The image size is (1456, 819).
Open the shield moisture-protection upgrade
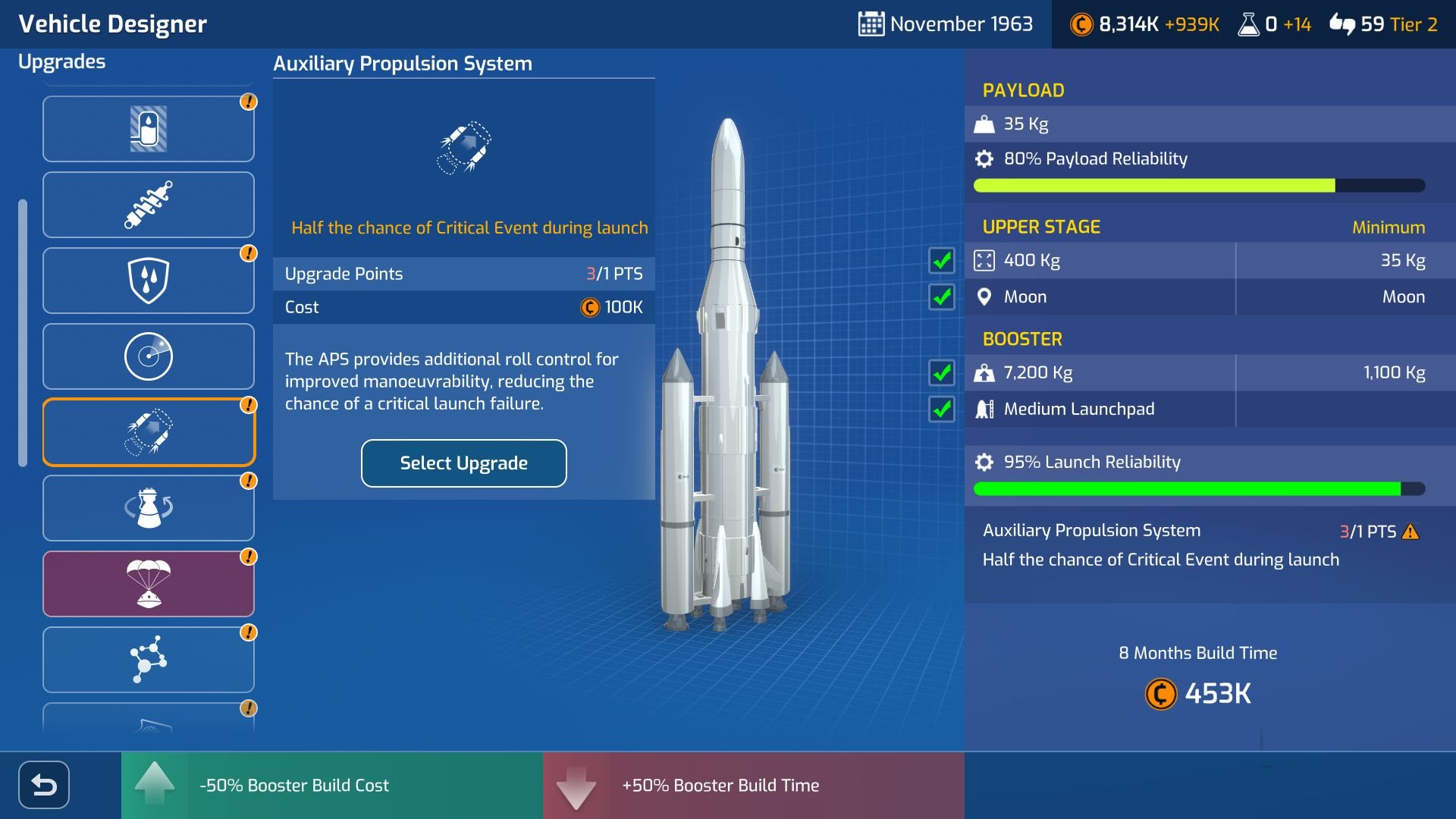coord(149,280)
